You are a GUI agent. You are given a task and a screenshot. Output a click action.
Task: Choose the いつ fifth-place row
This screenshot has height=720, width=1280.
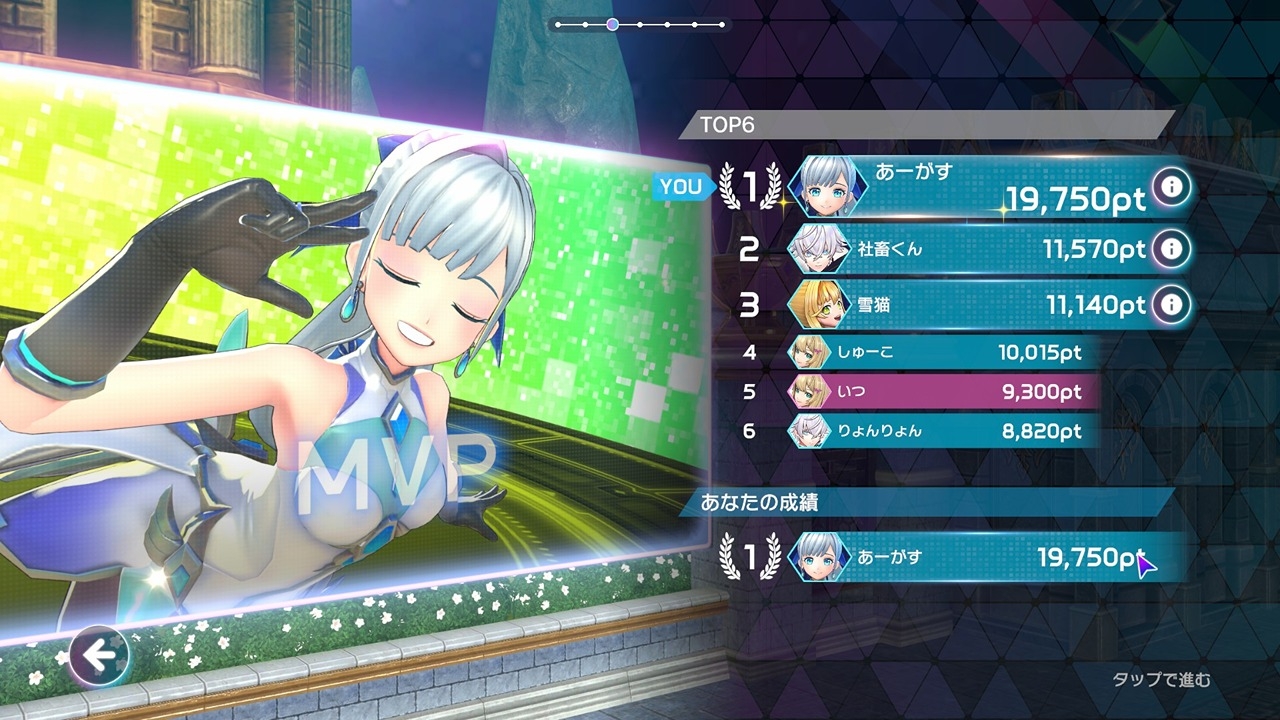(x=940, y=391)
